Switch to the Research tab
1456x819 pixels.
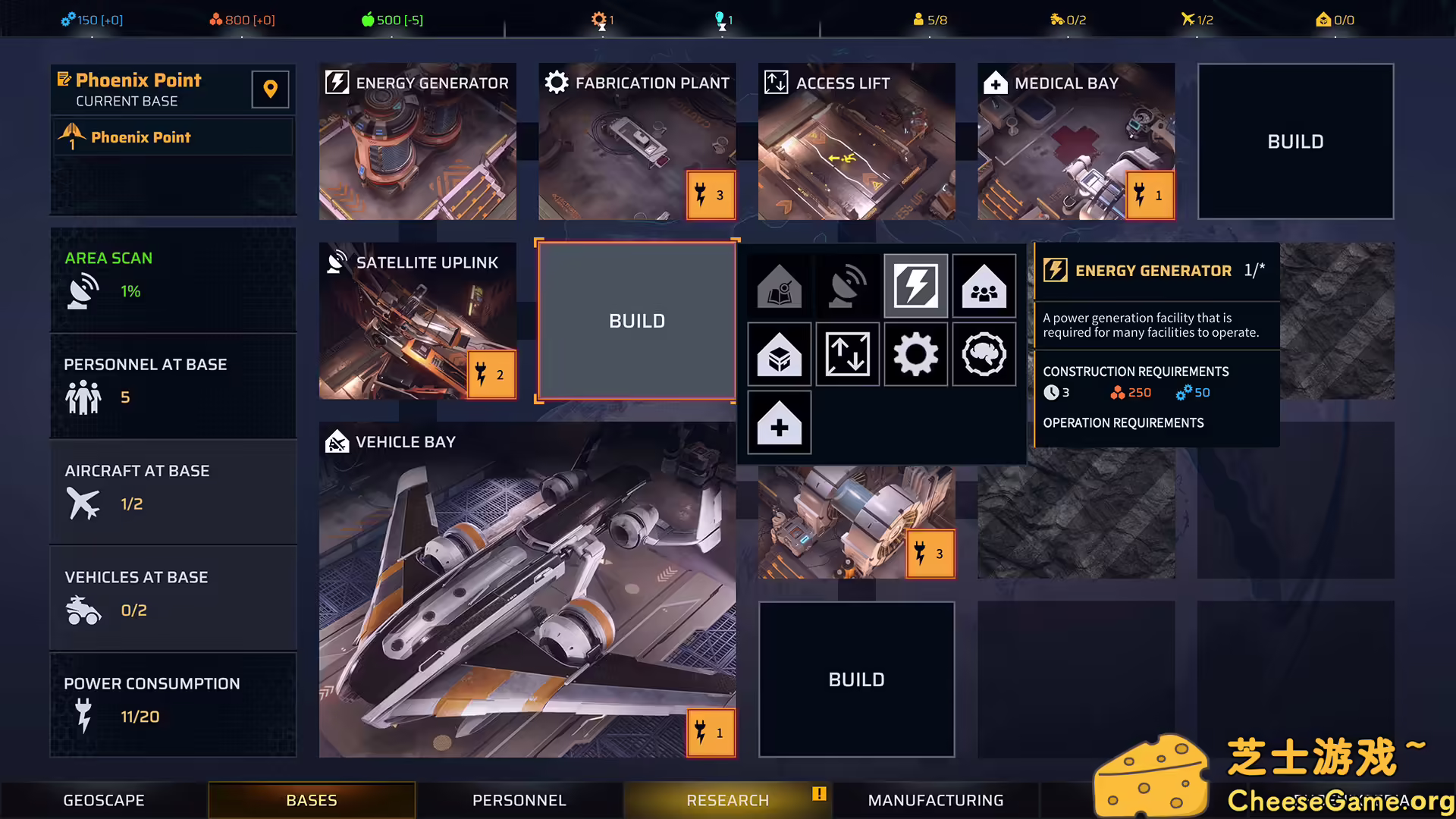(x=726, y=800)
